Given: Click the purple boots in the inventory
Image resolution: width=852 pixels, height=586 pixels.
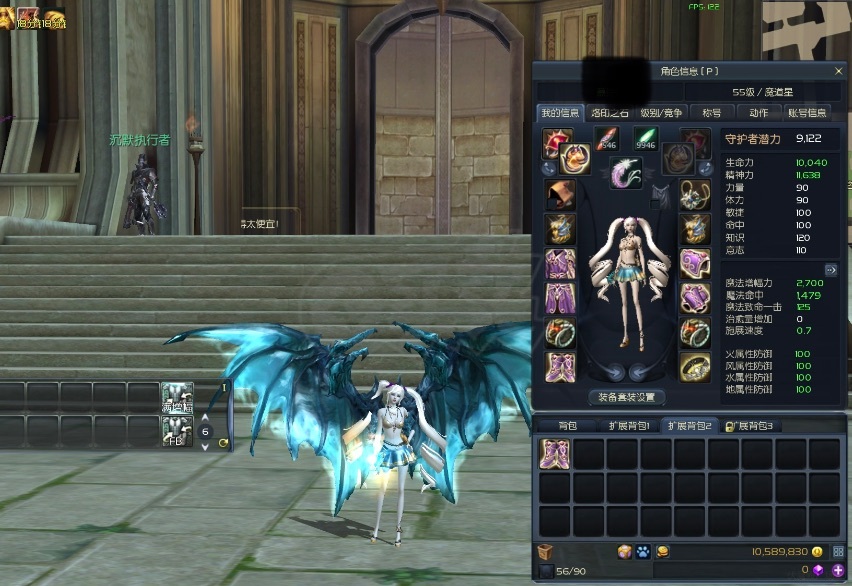Looking at the screenshot, I should pos(555,453).
